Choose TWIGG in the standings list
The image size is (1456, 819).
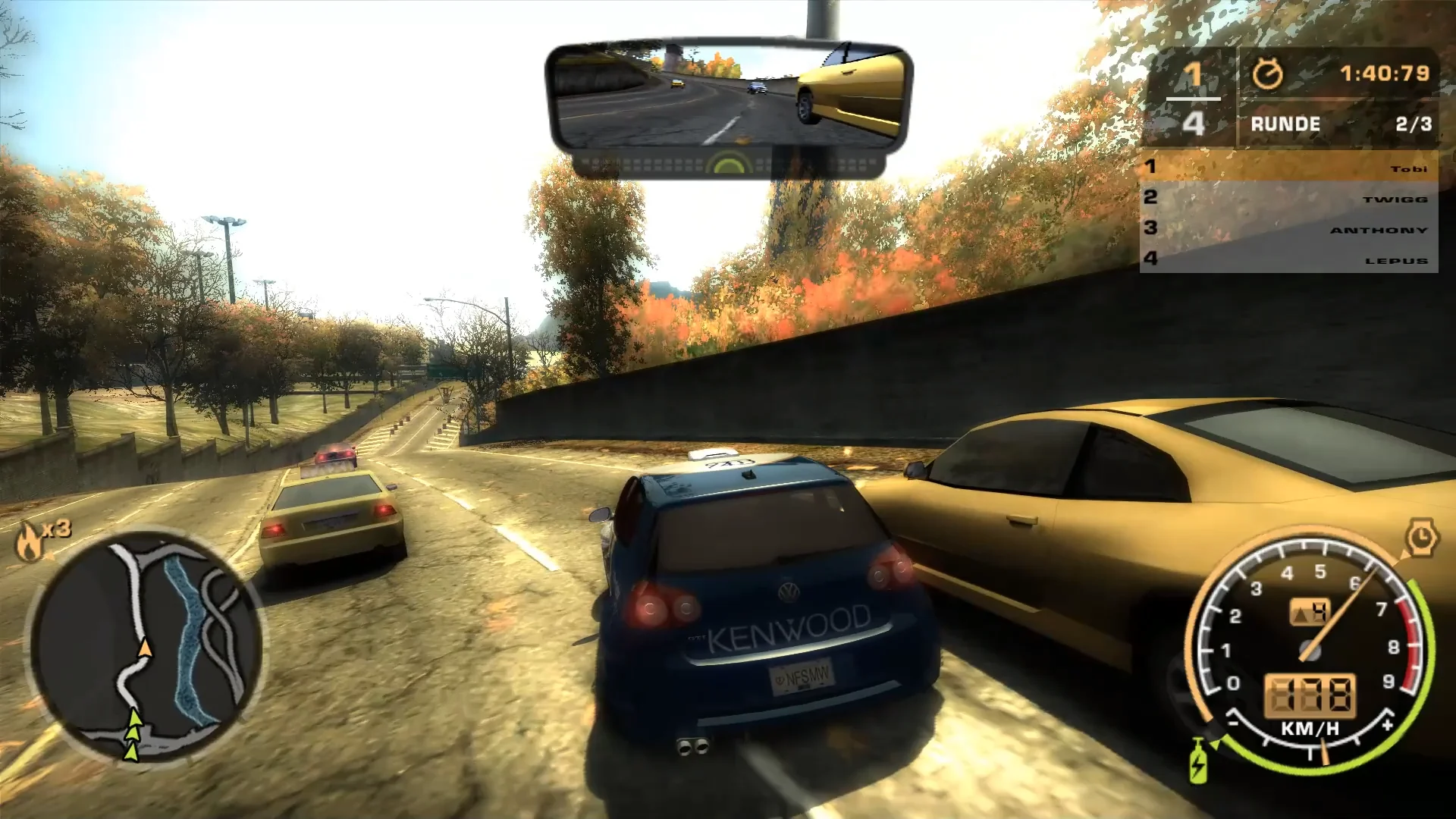[1288, 198]
